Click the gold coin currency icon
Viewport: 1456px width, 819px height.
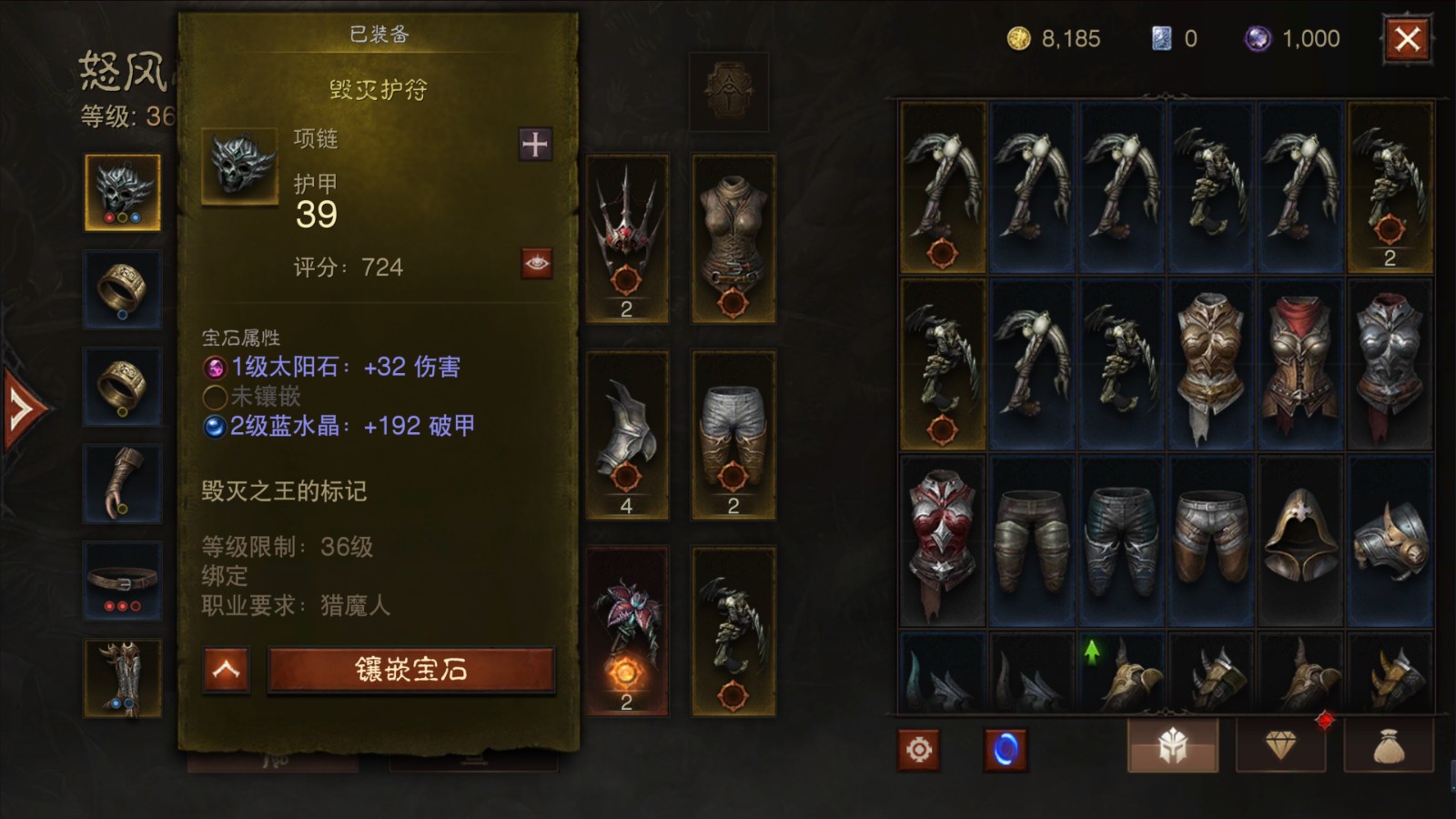pyautogui.click(x=1021, y=39)
